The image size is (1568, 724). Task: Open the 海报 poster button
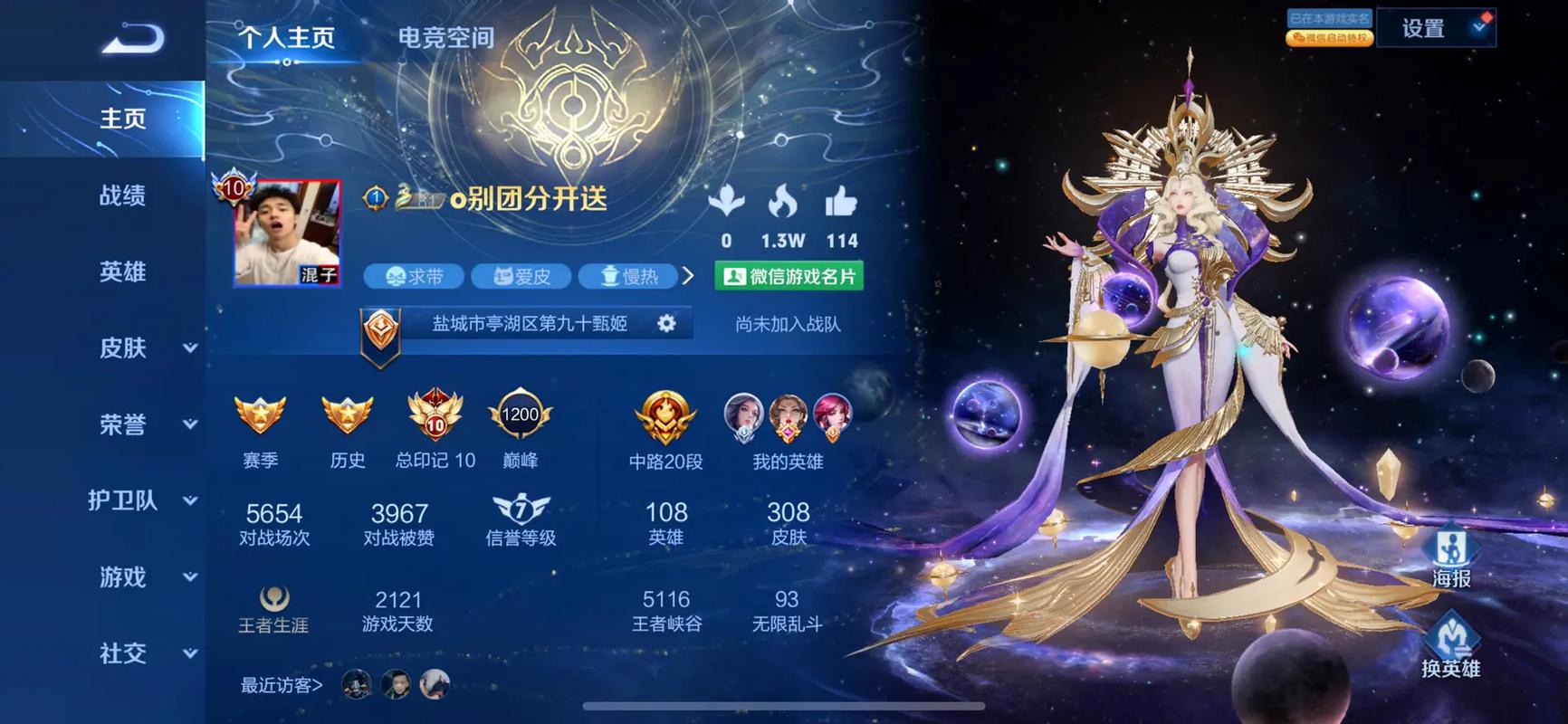point(1450,557)
